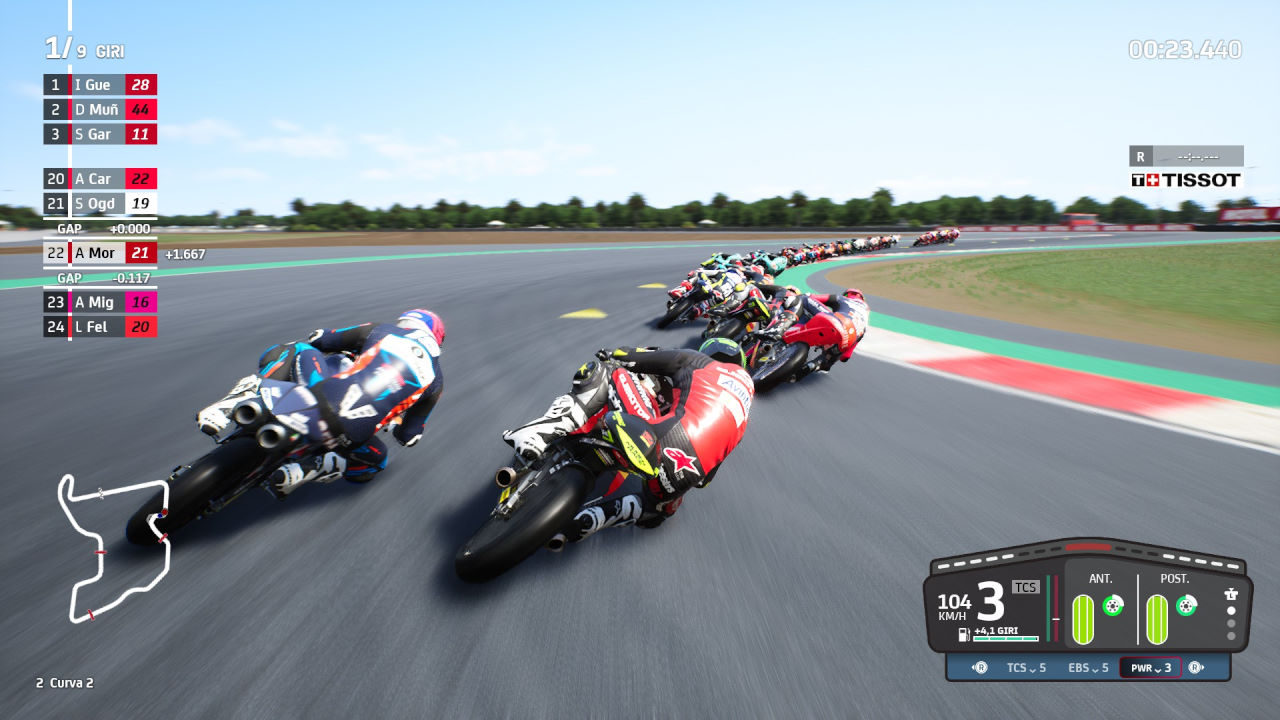Screen dimensions: 1280x720
Task: Adjust the TCS 5 setting
Action: point(1026,668)
